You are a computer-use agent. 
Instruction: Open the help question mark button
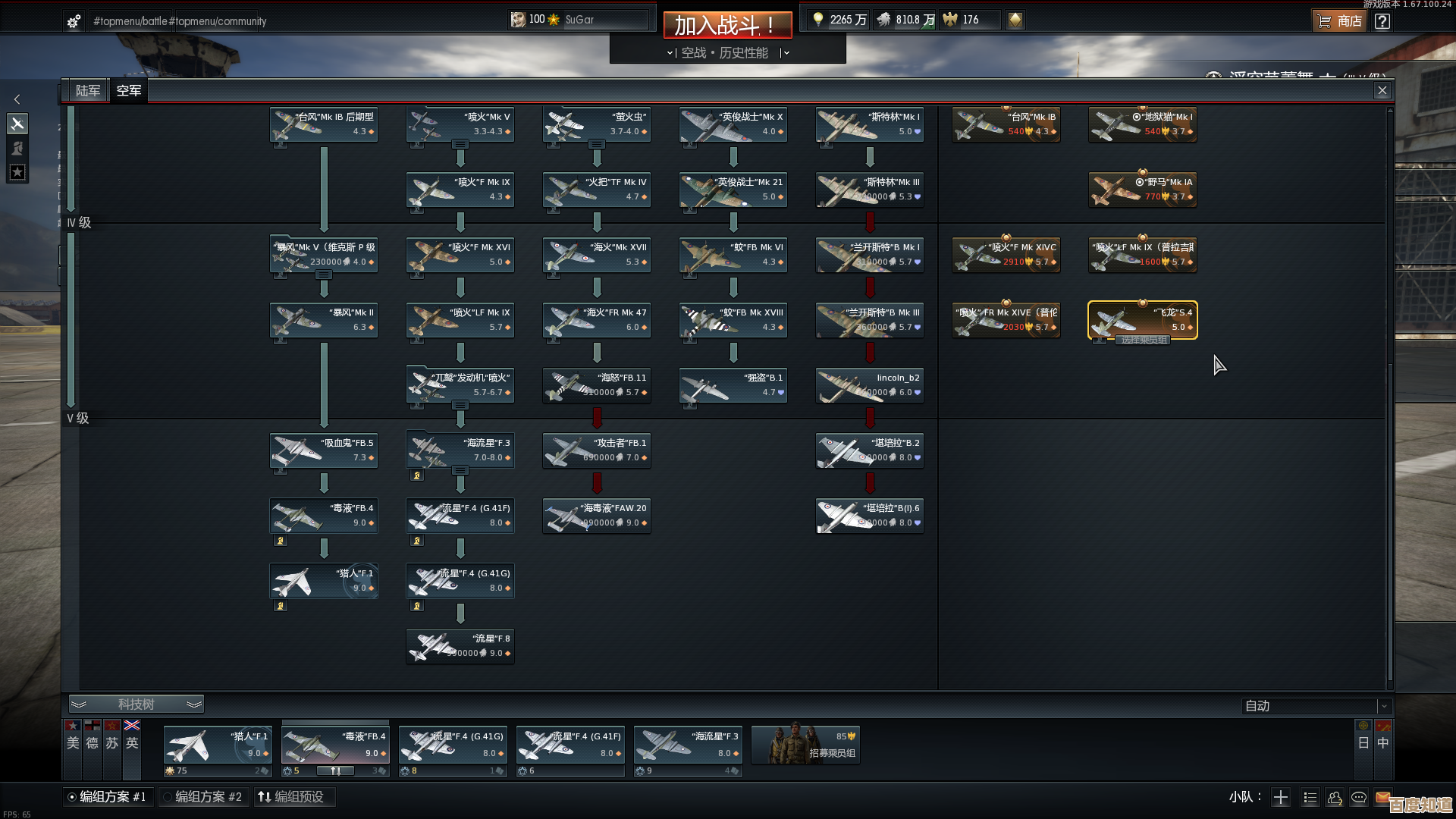(1382, 21)
